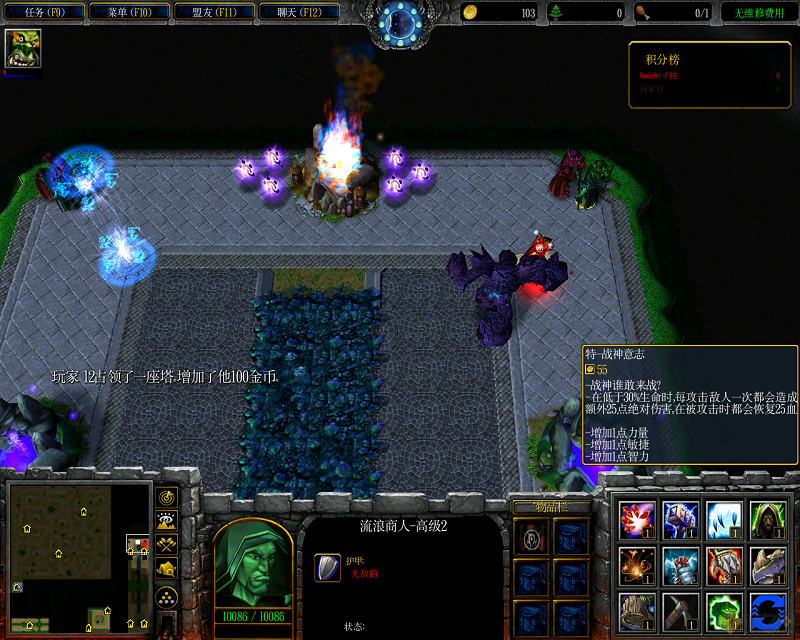The width and height of the screenshot is (800, 640).
Task: Purchase the green hooded figure item
Action: point(769,520)
